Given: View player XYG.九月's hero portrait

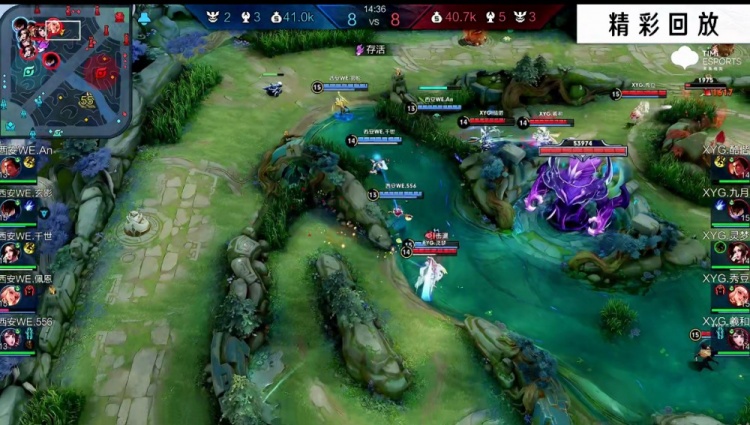Looking at the screenshot, I should pyautogui.click(x=738, y=211).
